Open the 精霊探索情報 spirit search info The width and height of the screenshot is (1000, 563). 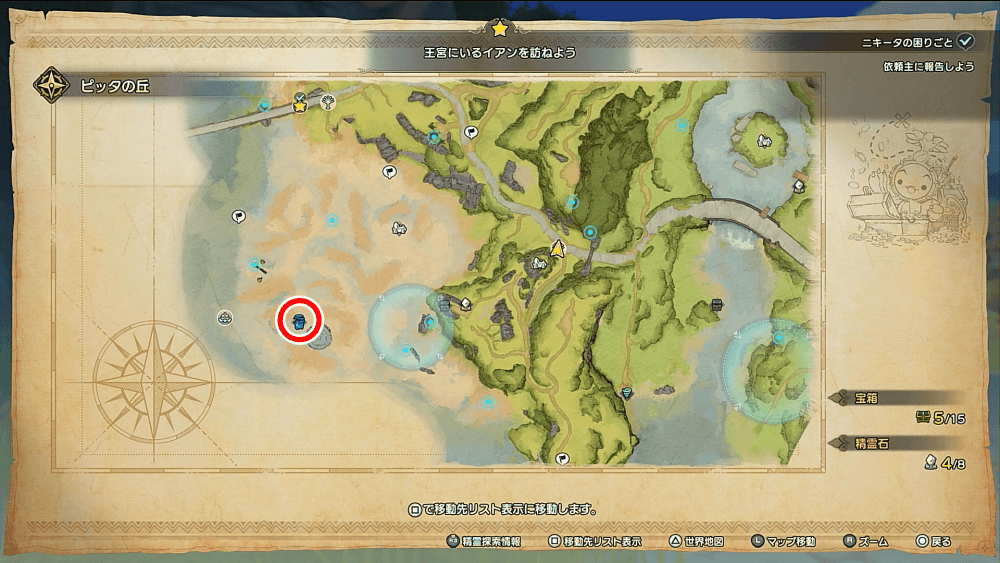coord(484,541)
